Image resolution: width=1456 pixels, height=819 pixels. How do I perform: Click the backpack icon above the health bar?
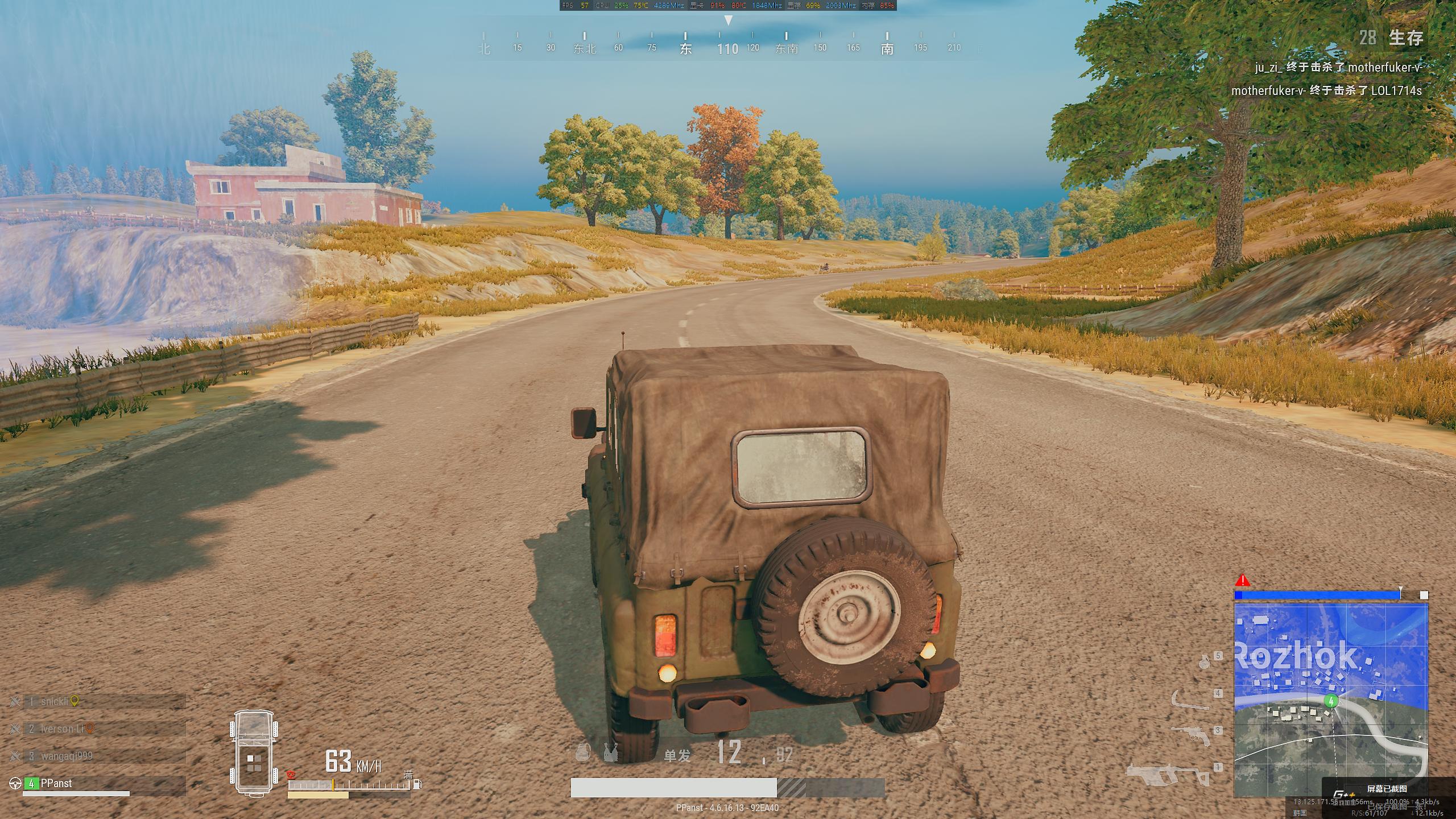[582, 752]
